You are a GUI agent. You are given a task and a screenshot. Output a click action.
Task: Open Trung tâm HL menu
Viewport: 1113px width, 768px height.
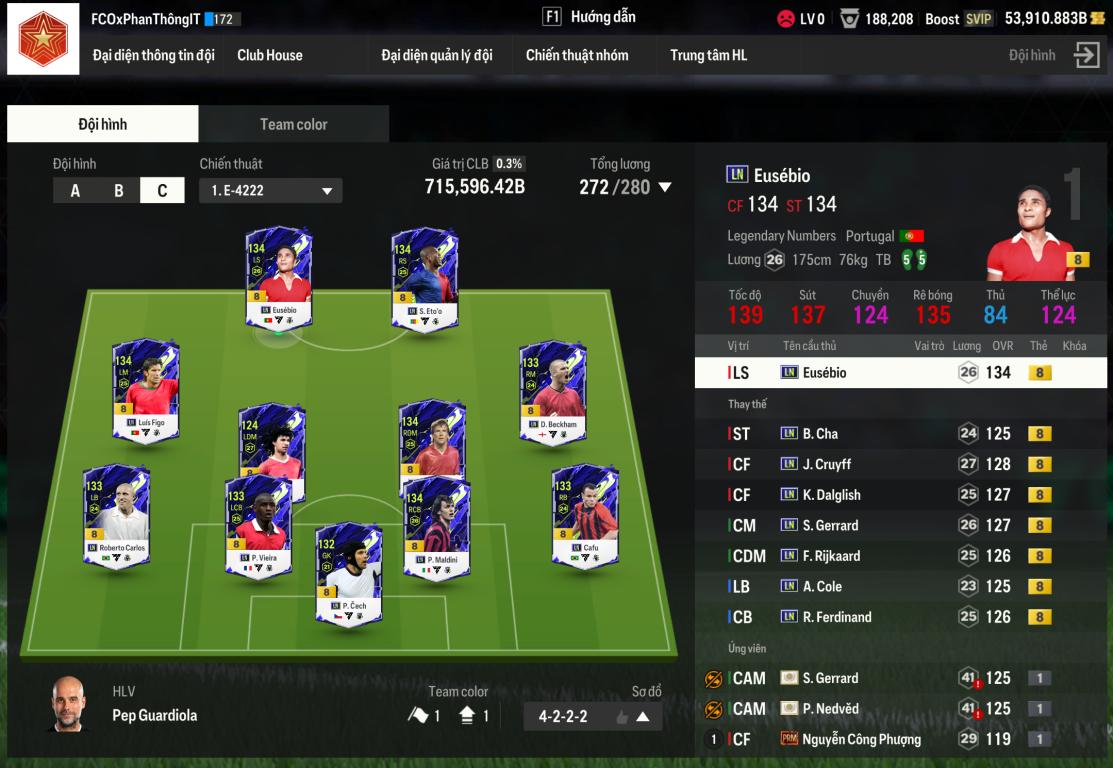(x=708, y=55)
